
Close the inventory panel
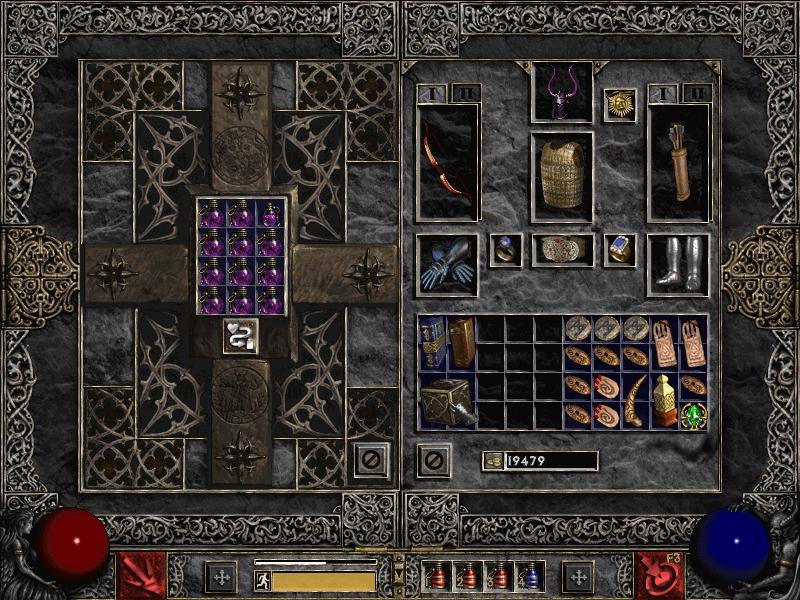click(433, 460)
